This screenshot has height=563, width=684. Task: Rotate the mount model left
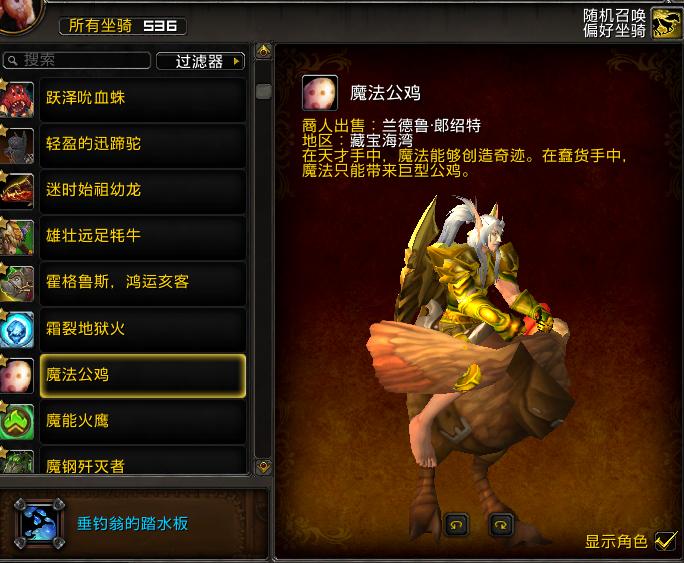[458, 523]
